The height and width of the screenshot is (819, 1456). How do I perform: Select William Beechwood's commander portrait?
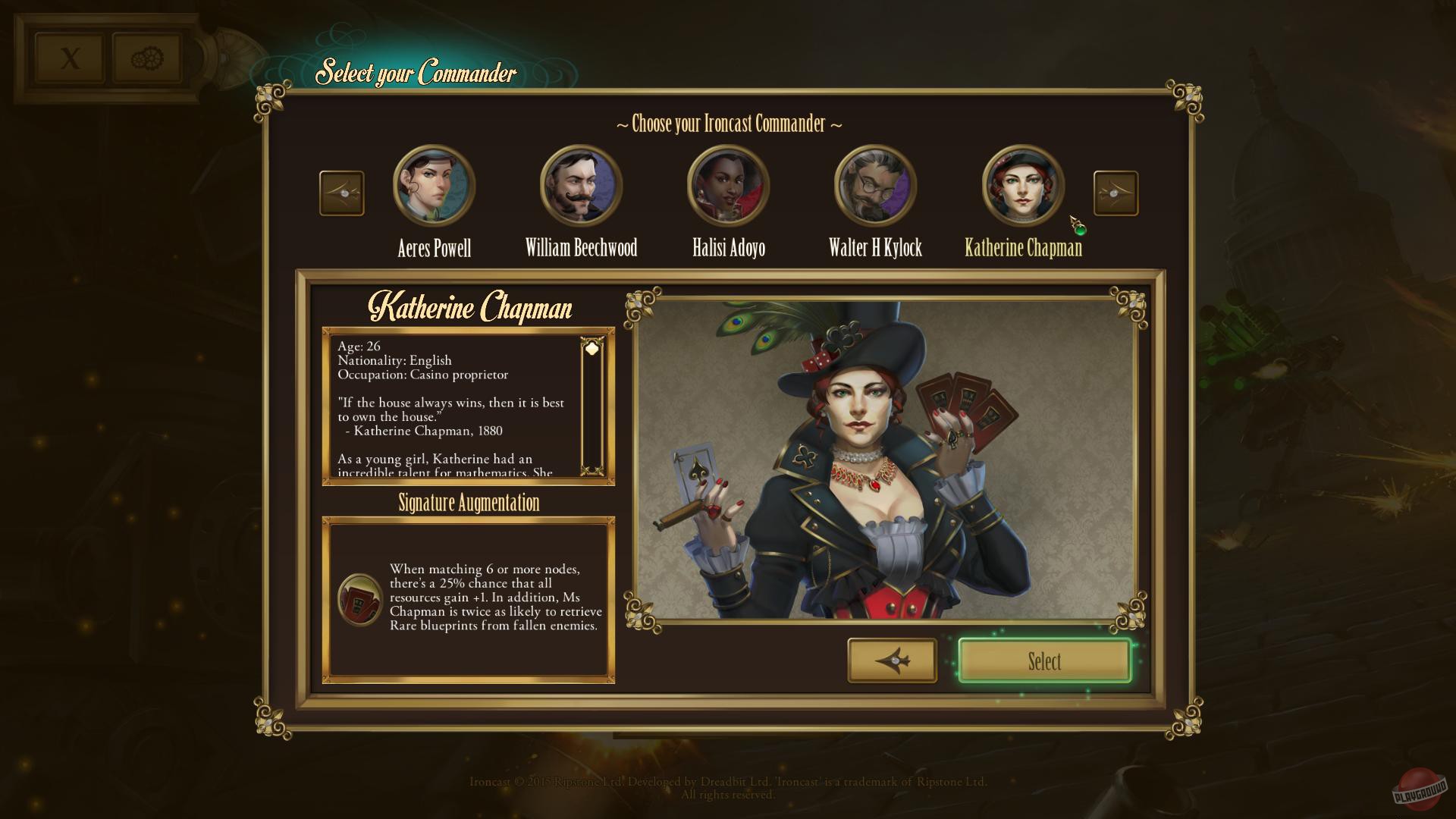pyautogui.click(x=580, y=185)
